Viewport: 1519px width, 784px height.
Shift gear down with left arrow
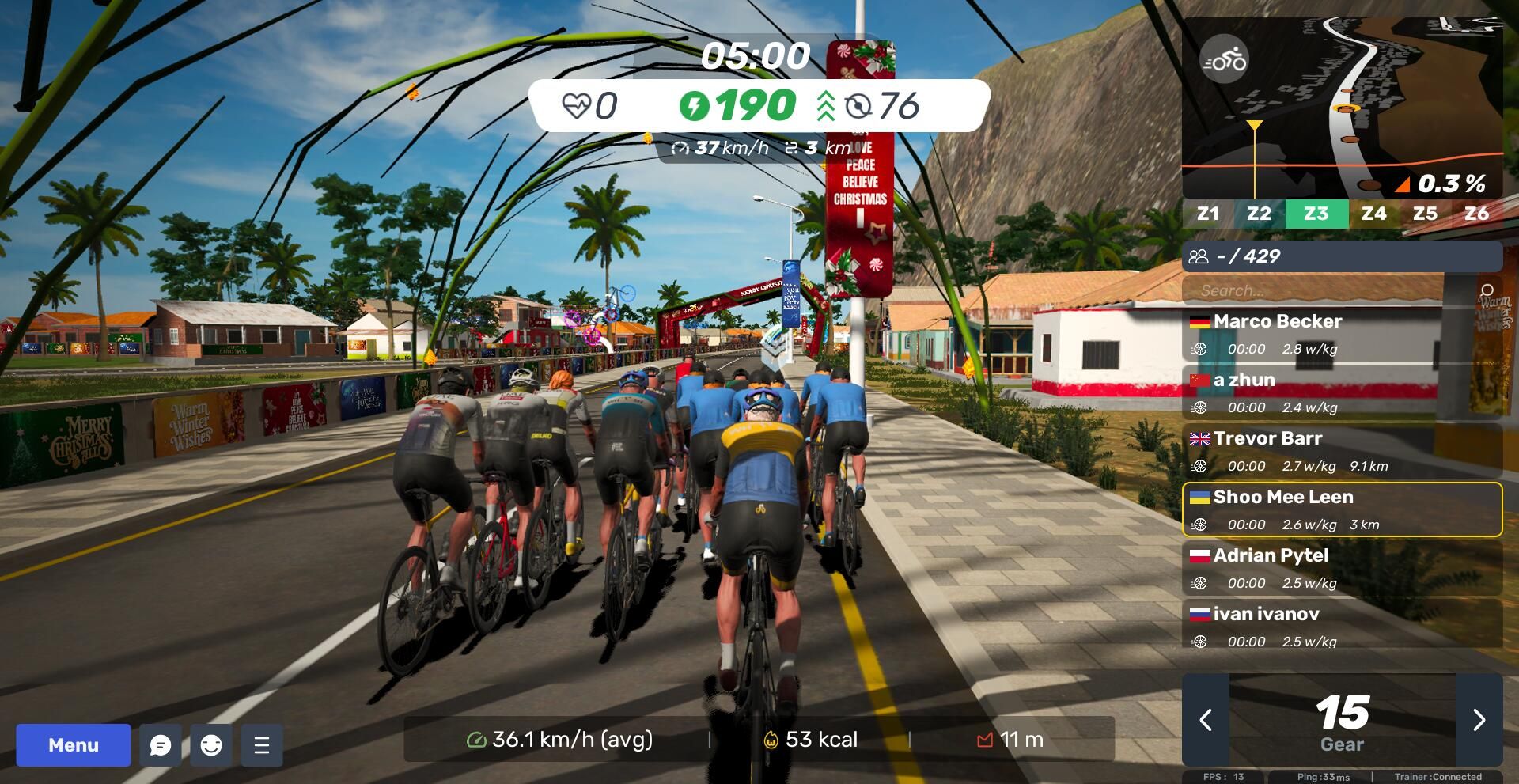(1206, 719)
